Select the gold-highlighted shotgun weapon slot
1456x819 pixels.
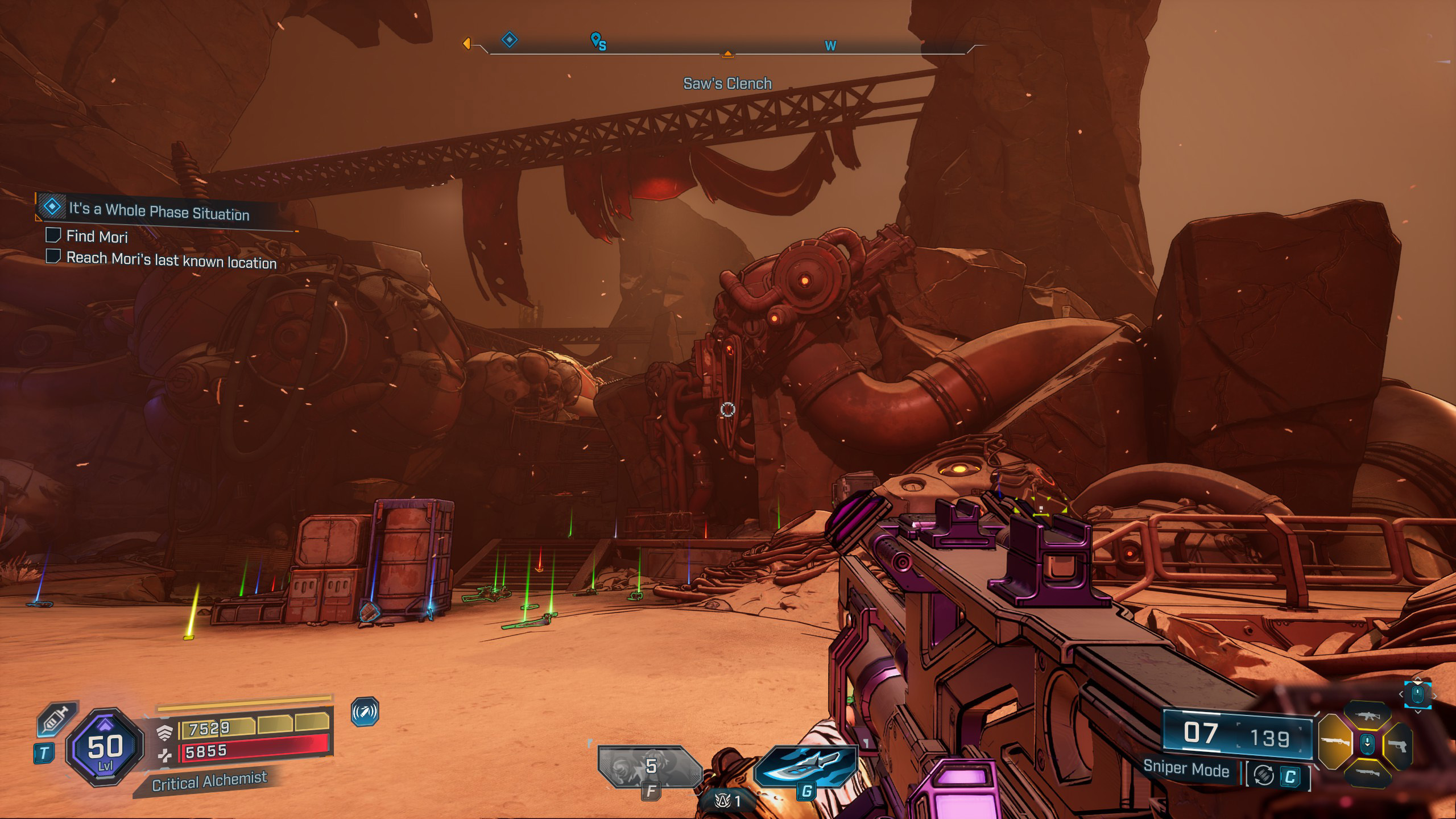[1334, 743]
